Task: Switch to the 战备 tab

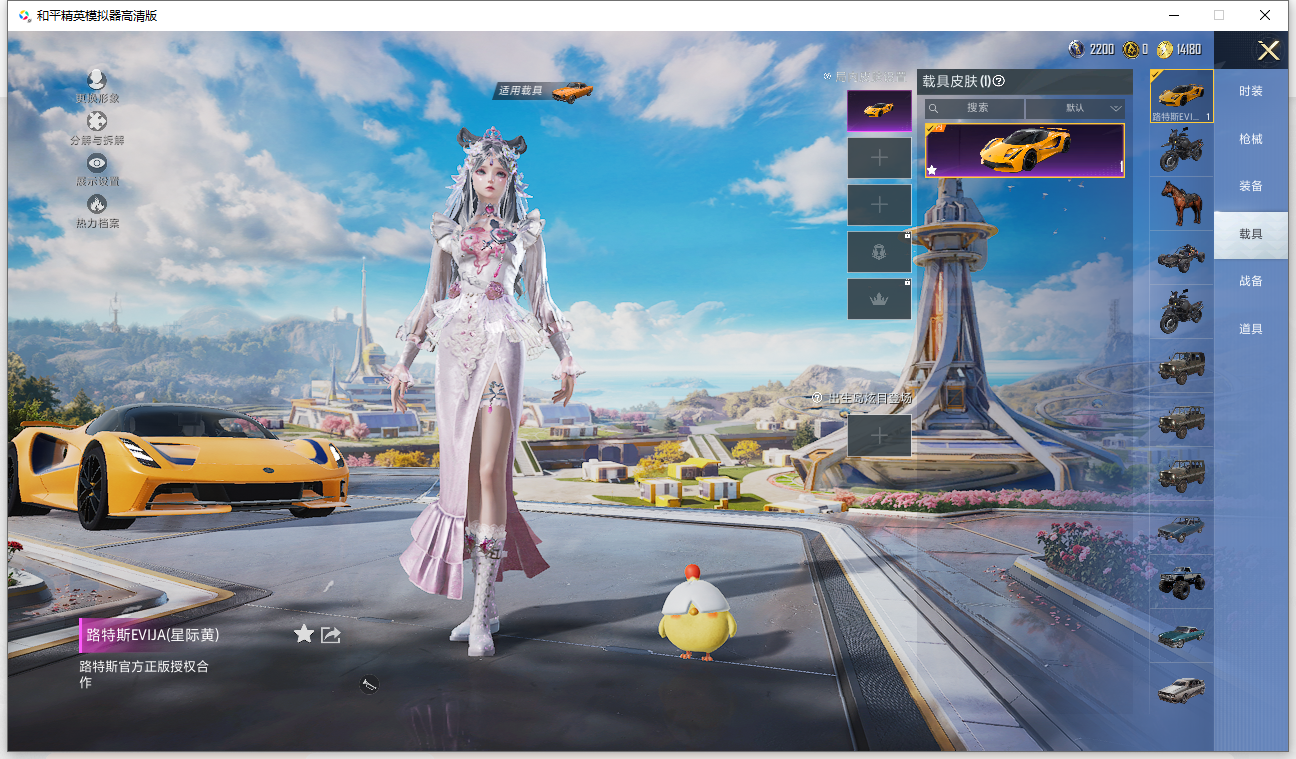Action: point(1250,281)
